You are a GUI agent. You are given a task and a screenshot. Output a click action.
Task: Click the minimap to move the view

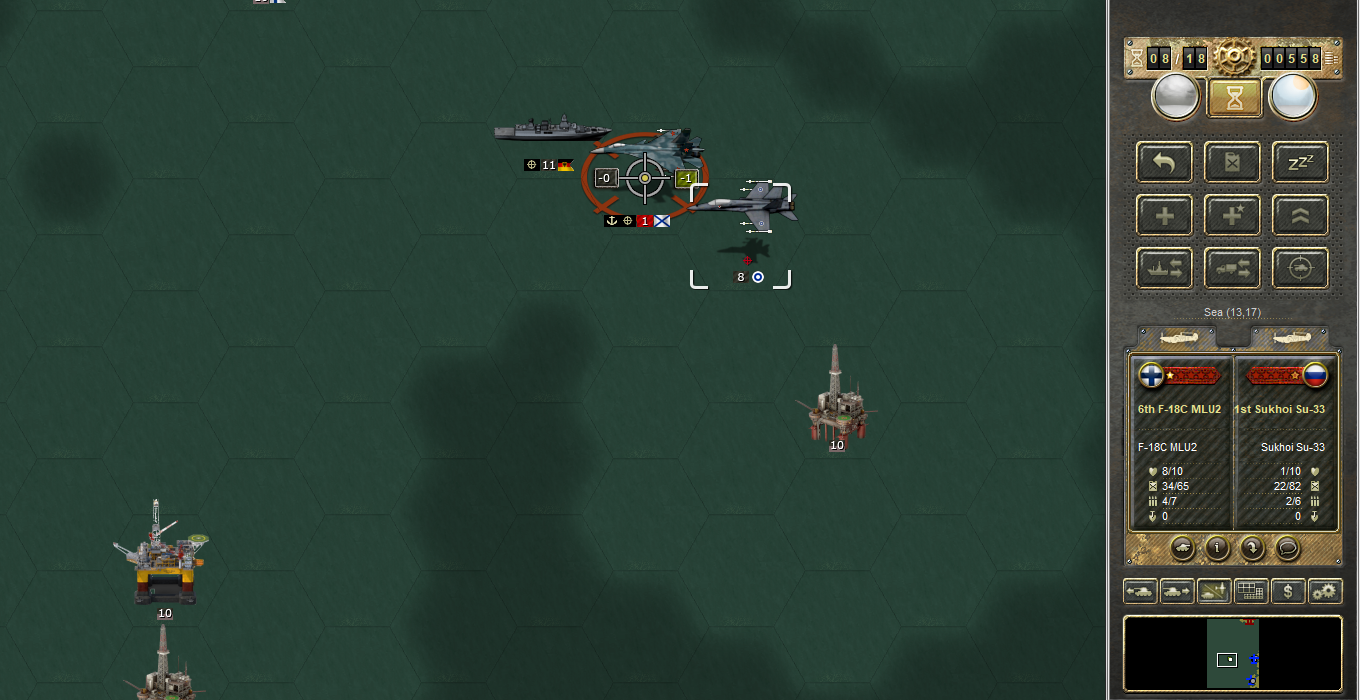pyautogui.click(x=1232, y=654)
